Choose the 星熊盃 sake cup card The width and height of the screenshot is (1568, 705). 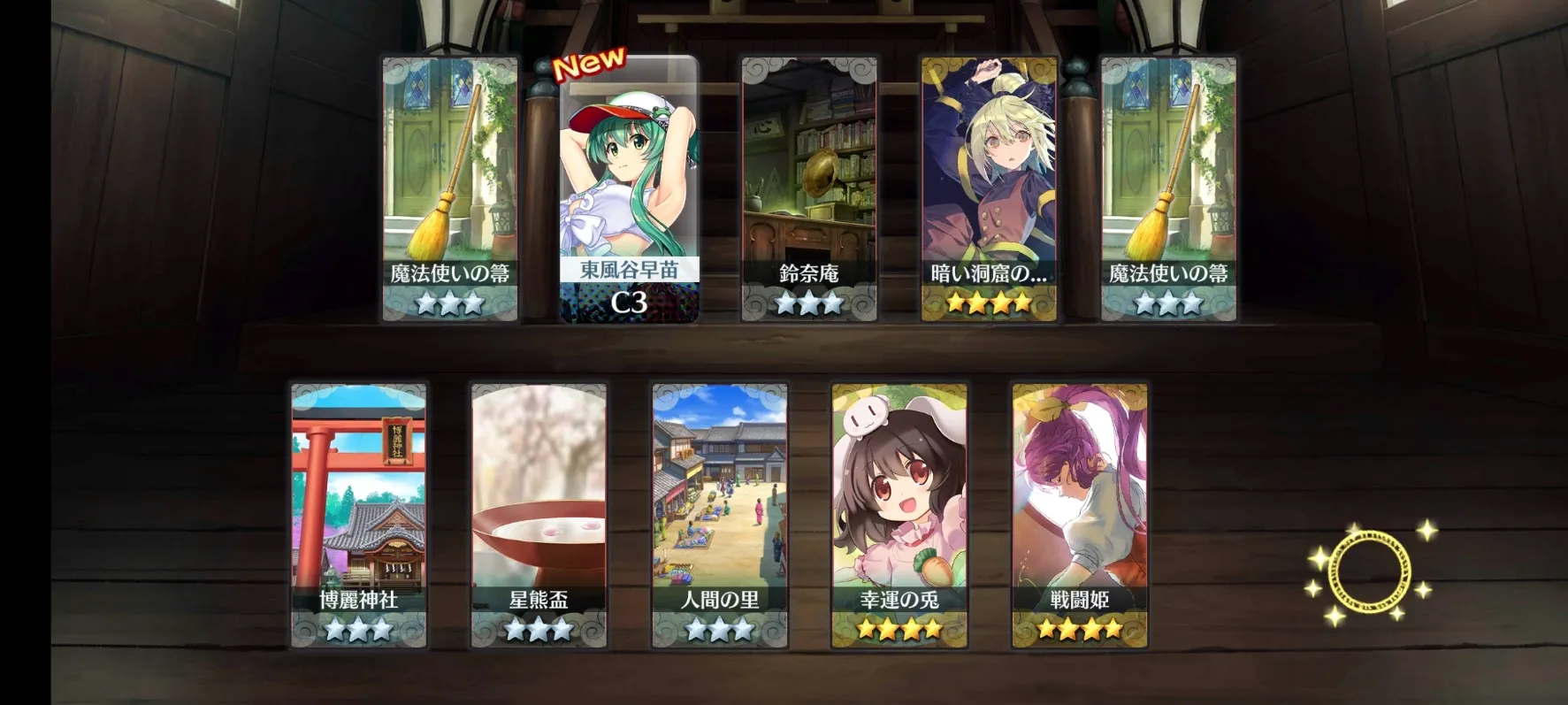[x=539, y=515]
